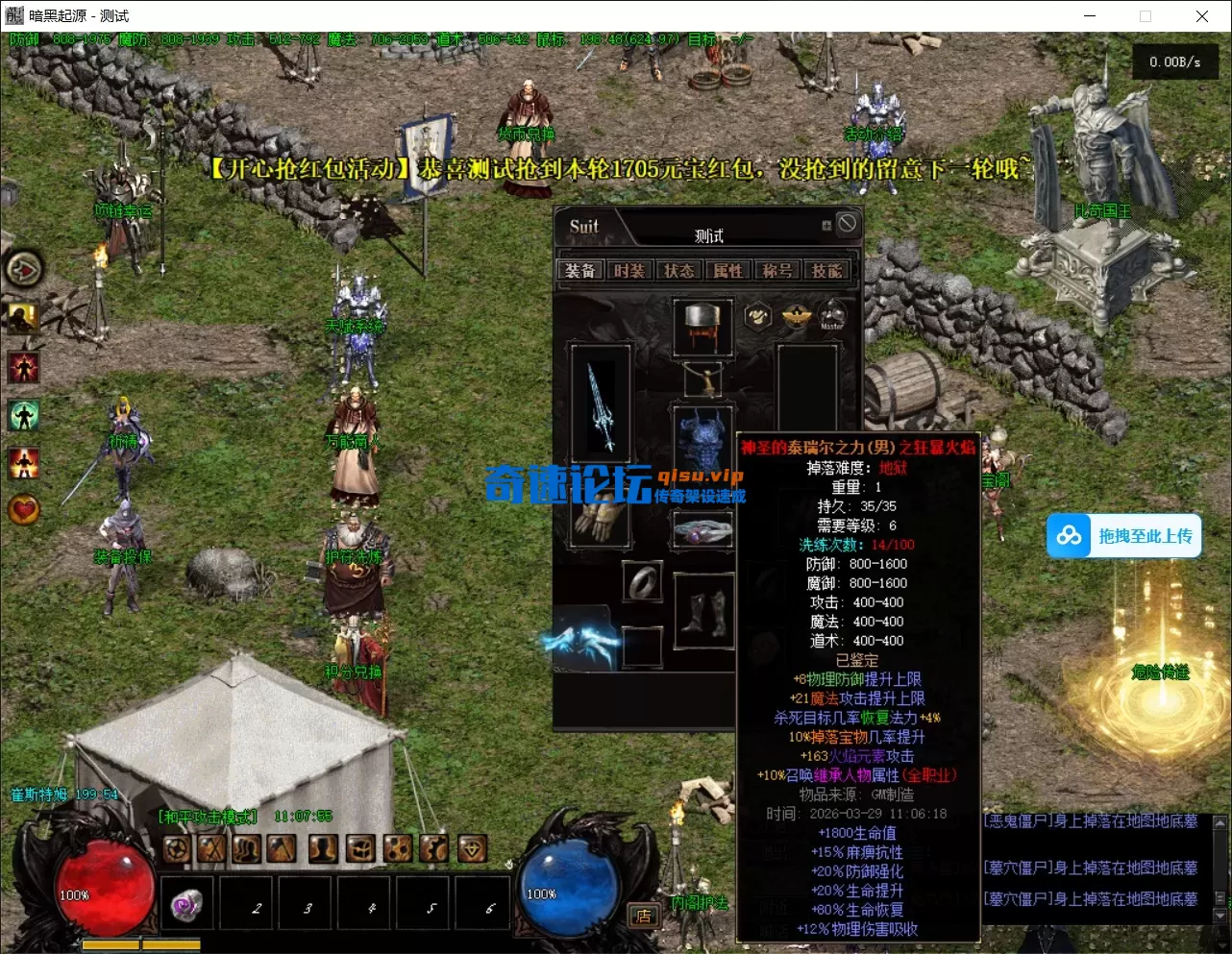The image size is (1232, 954).
Task: Click the gear icon in the bottom hotbar
Action: 176,847
